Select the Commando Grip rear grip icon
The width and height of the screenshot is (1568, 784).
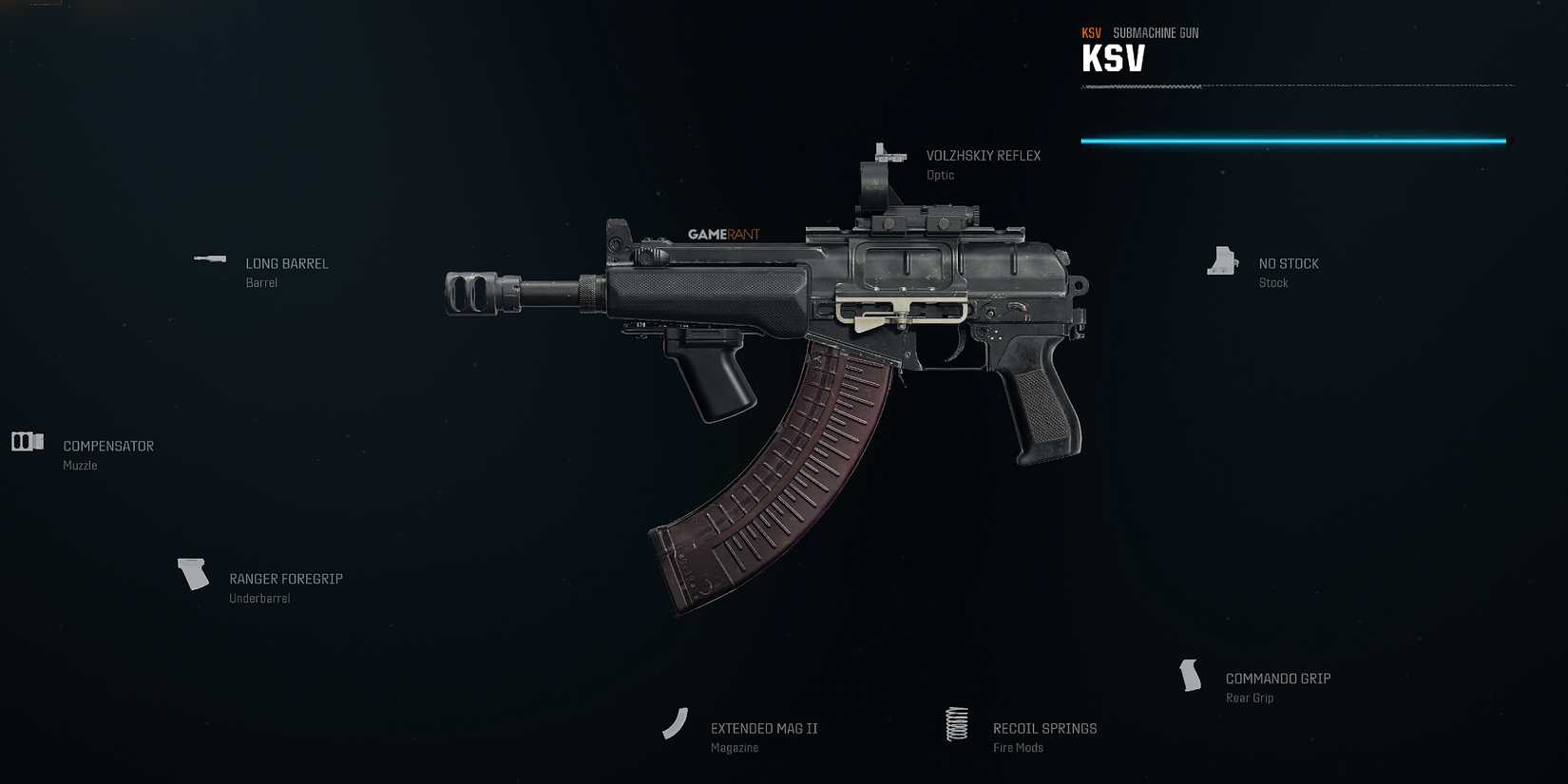pyautogui.click(x=1190, y=675)
